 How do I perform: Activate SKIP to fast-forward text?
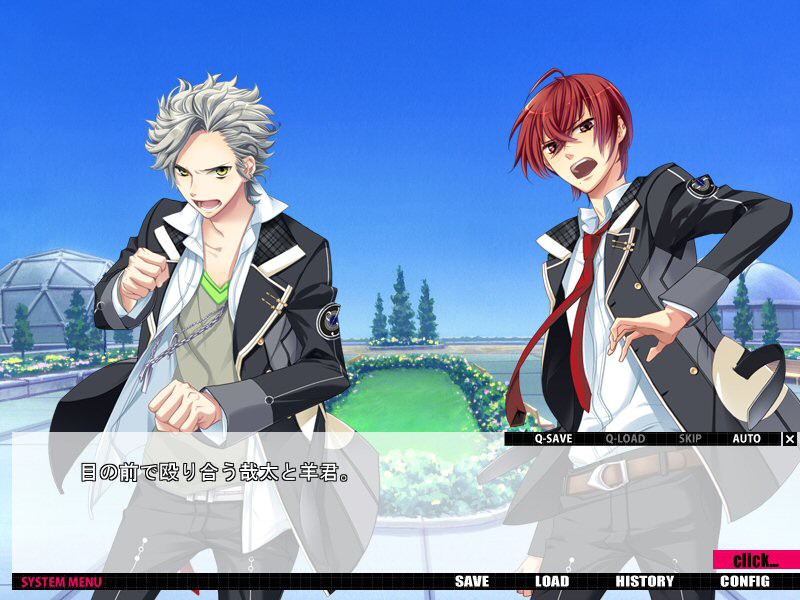point(690,438)
